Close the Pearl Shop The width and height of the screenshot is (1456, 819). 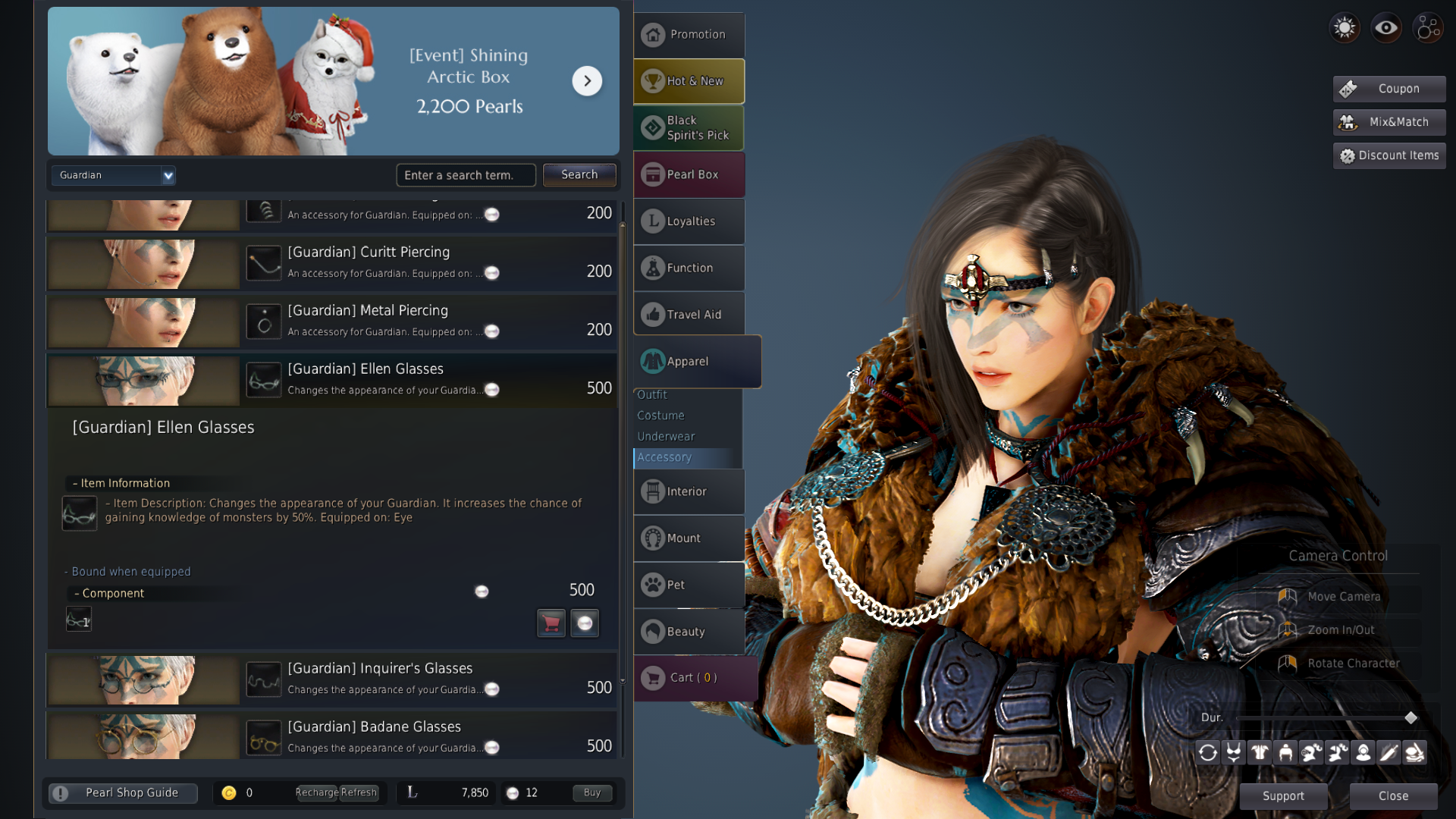click(x=1393, y=796)
